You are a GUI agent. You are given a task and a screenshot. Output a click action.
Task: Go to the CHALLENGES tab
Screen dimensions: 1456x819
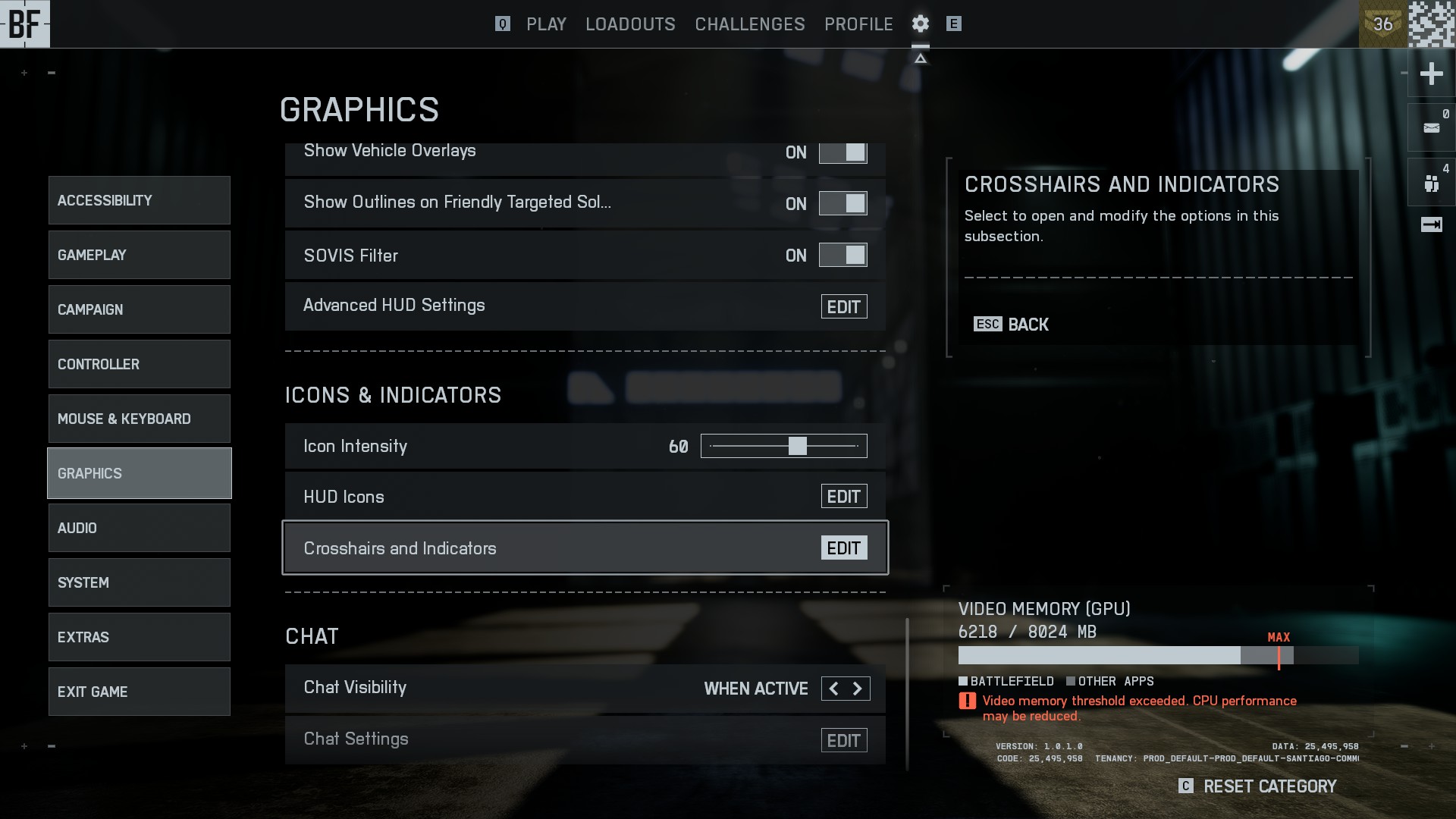[x=749, y=24]
